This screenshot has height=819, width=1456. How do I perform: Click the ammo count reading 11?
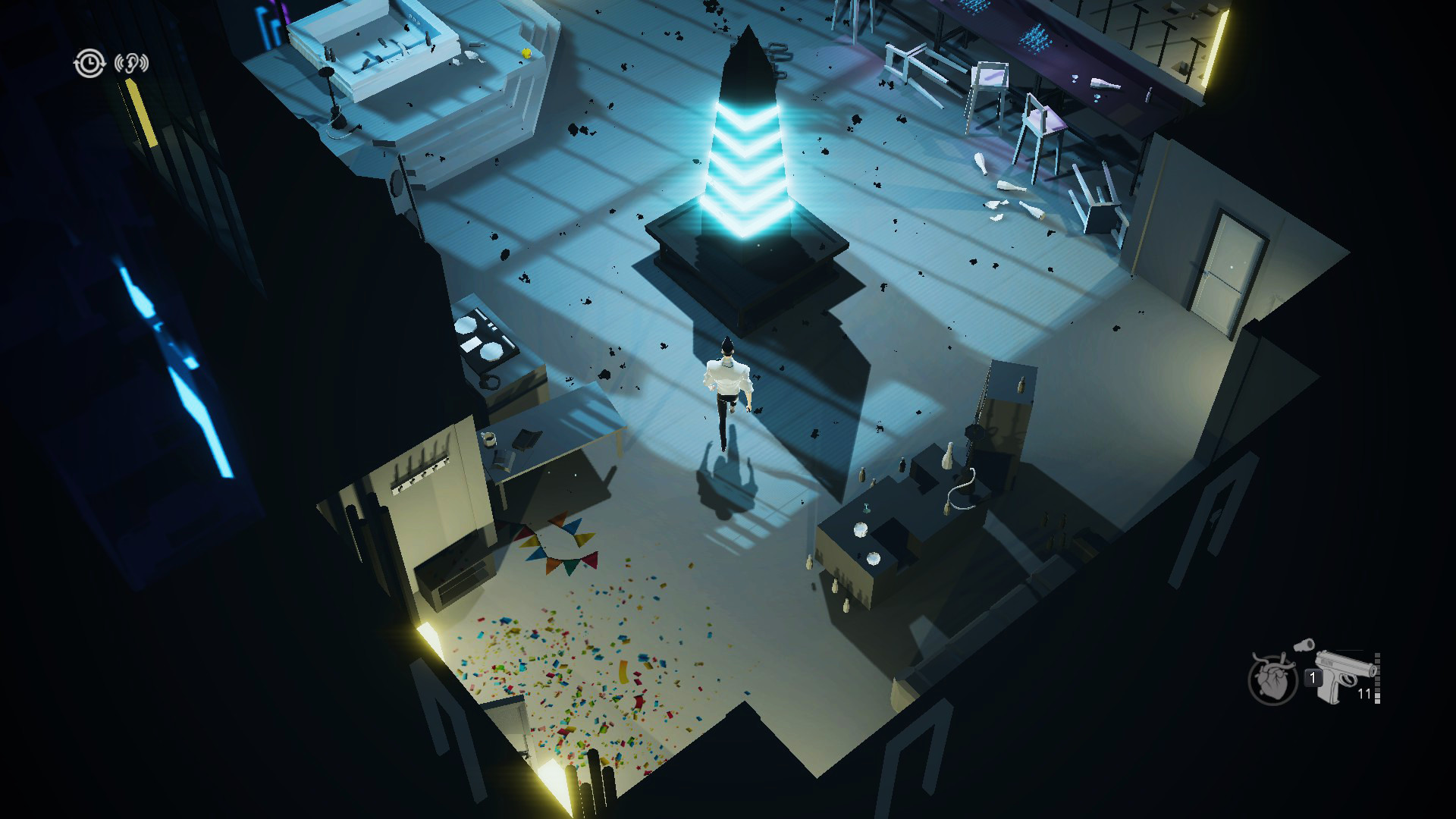[1363, 692]
